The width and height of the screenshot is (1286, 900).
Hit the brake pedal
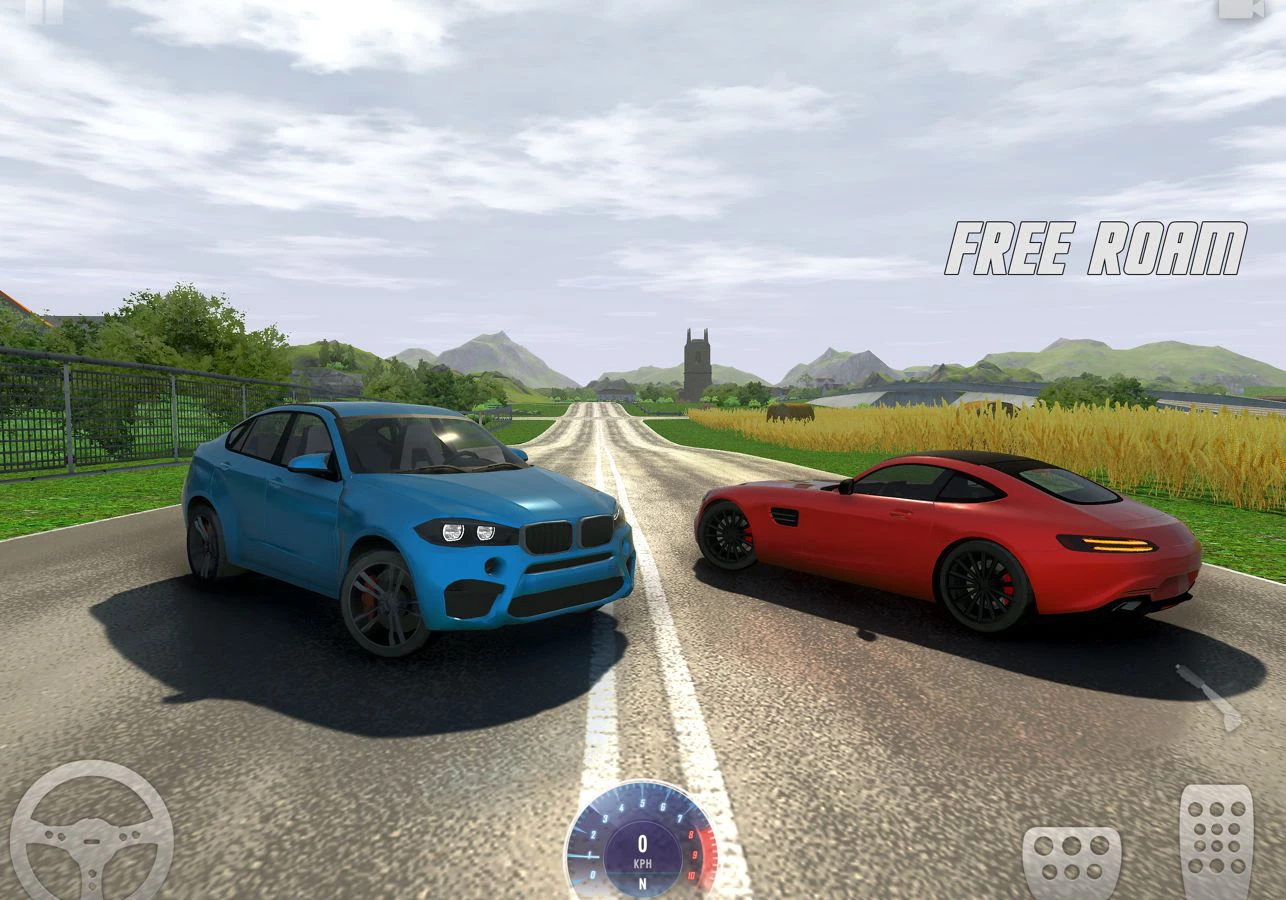[x=1071, y=862]
